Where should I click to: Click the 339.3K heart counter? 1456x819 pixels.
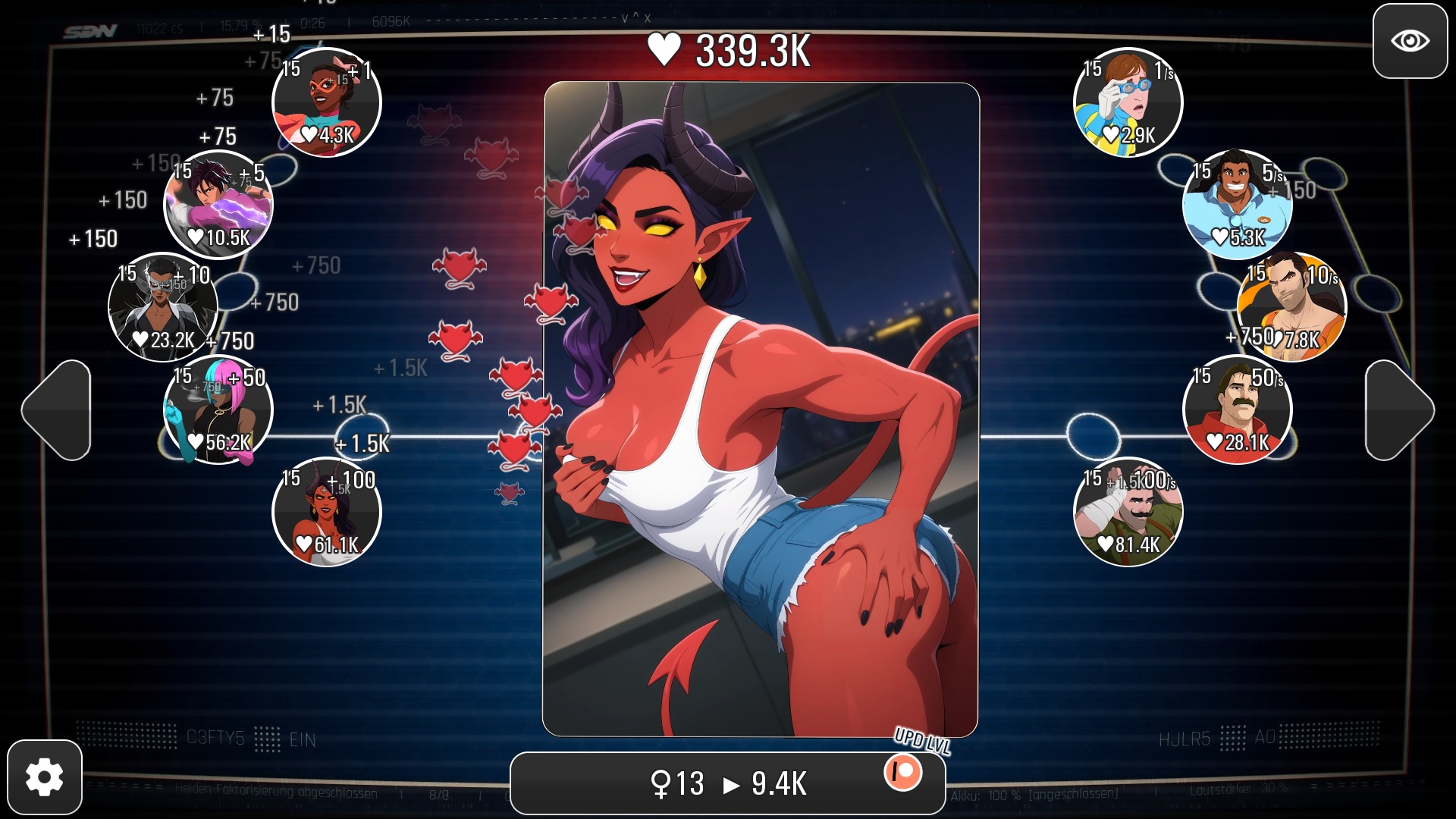[x=730, y=52]
